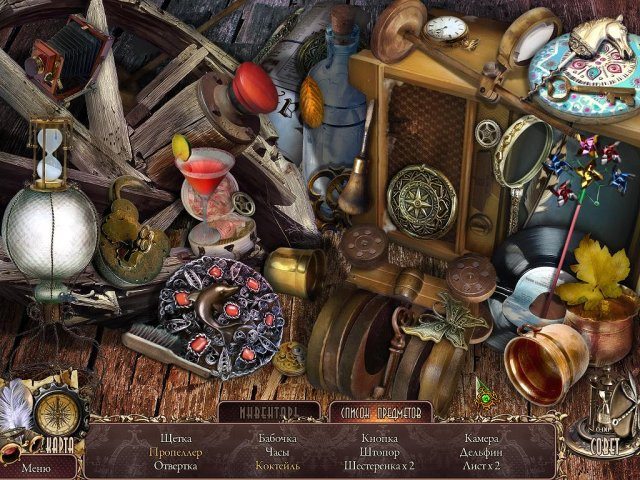Select Щетка in the item list
Image resolution: width=640 pixels, height=480 pixels.
pyautogui.click(x=176, y=438)
